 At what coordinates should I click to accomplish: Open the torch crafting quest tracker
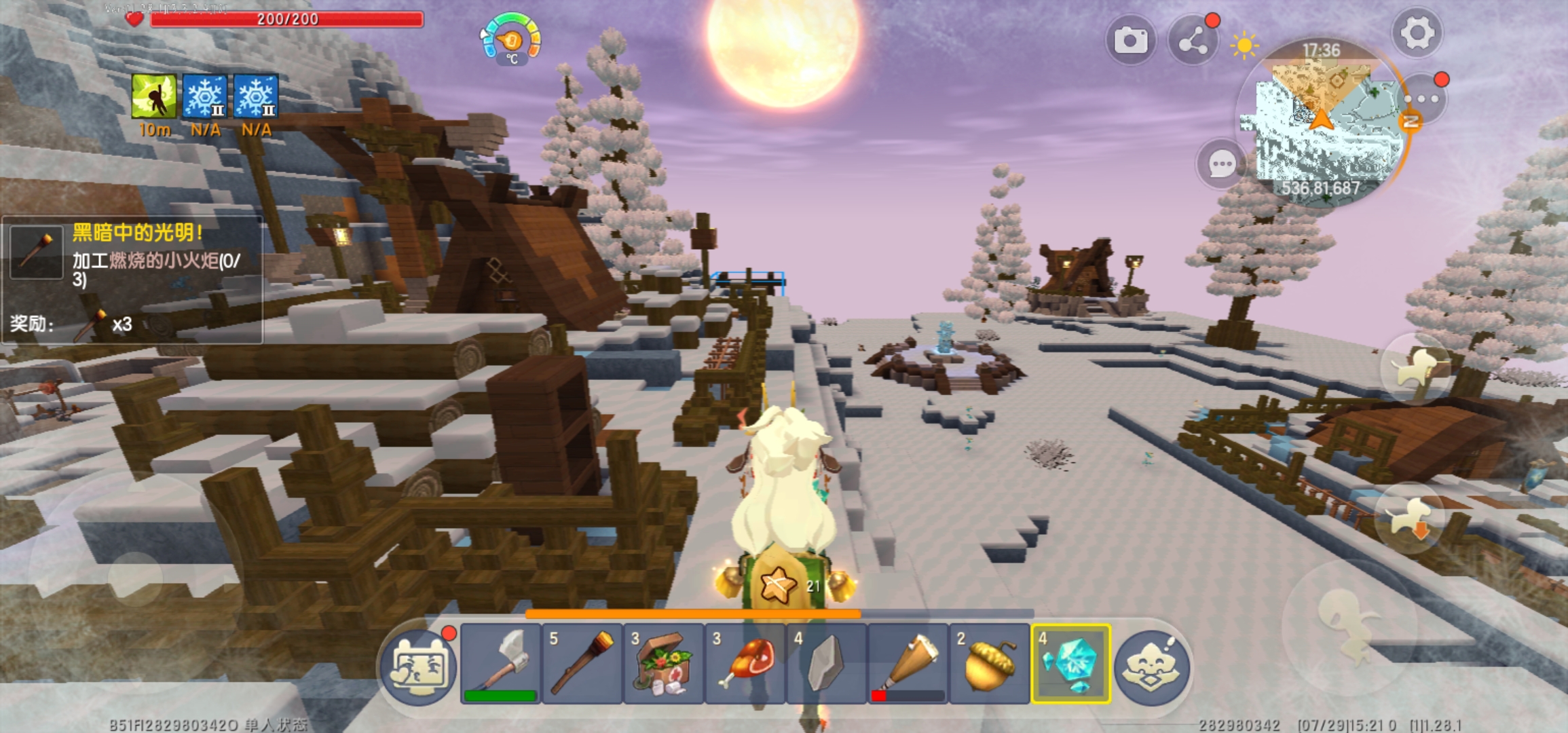pos(132,280)
